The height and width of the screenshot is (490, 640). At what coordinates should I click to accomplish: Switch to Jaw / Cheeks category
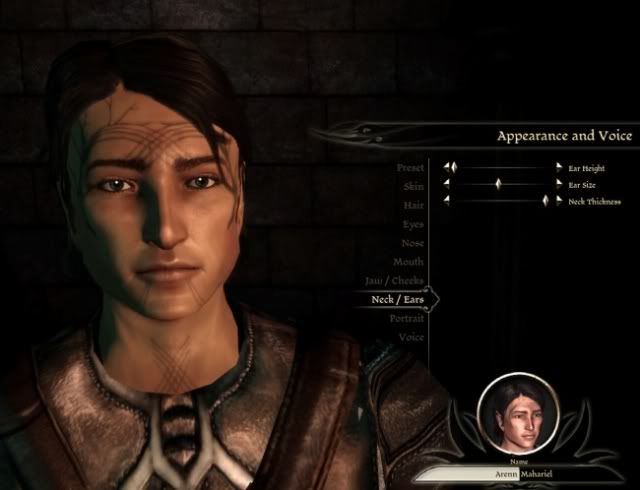pyautogui.click(x=394, y=280)
